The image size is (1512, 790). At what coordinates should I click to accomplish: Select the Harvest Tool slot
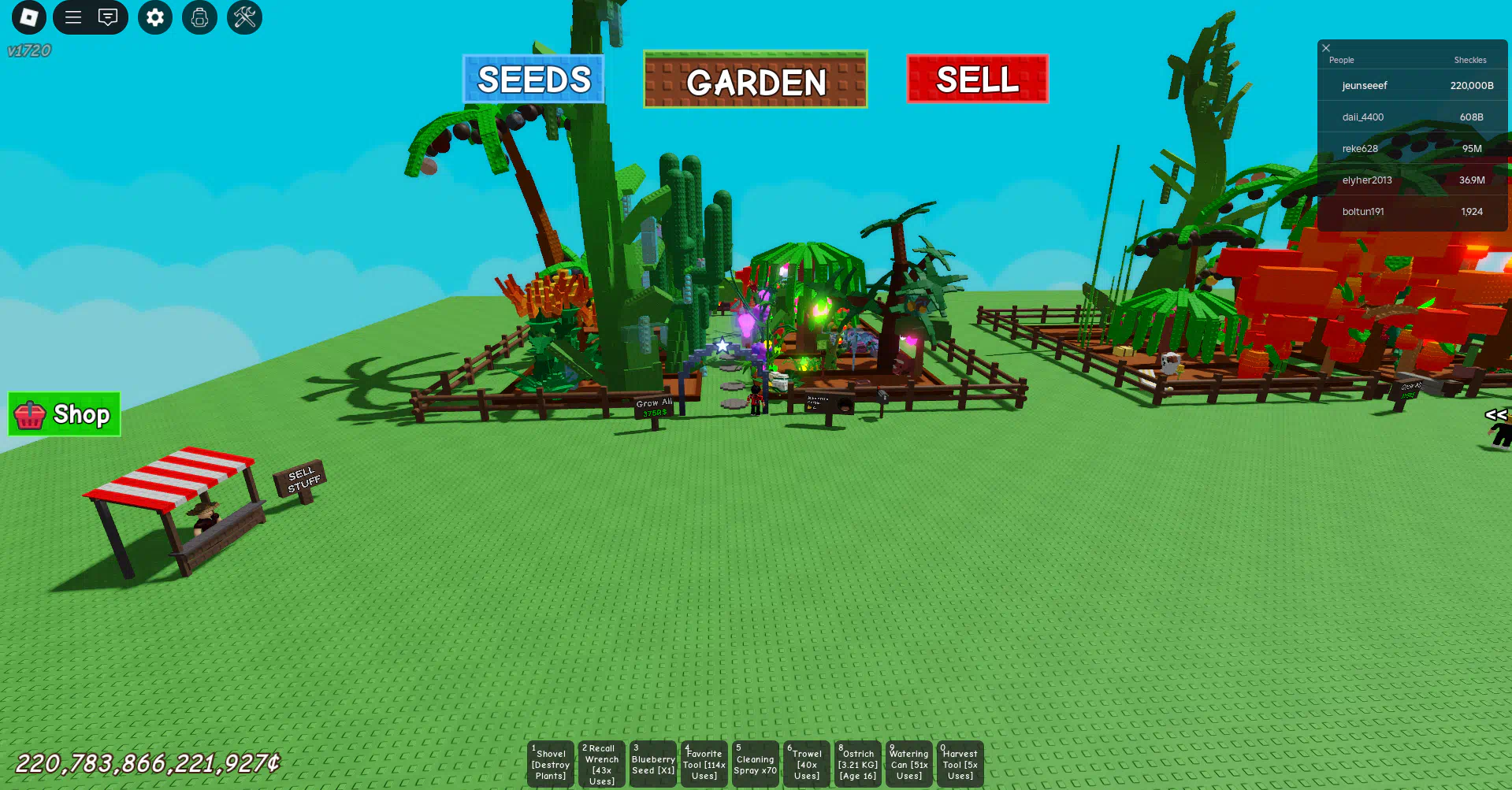pos(960,763)
